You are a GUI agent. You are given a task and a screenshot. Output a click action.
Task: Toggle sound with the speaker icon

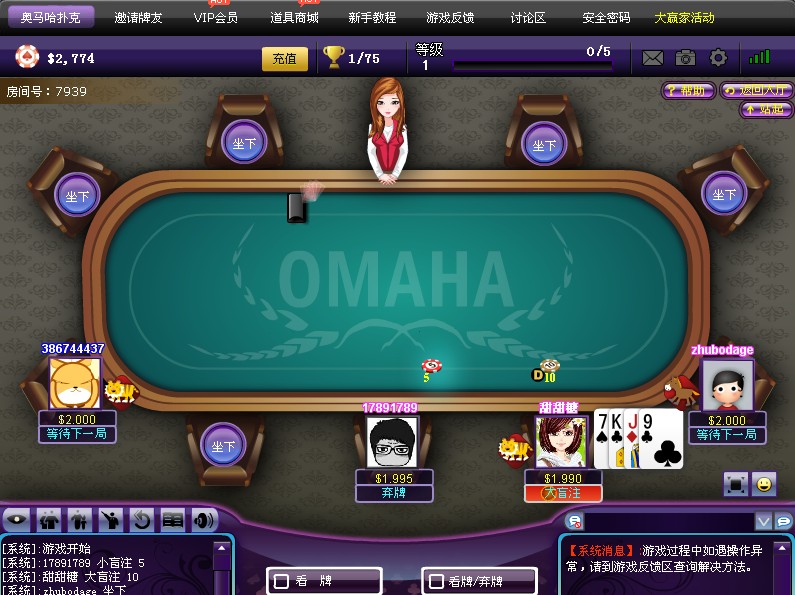tap(204, 520)
